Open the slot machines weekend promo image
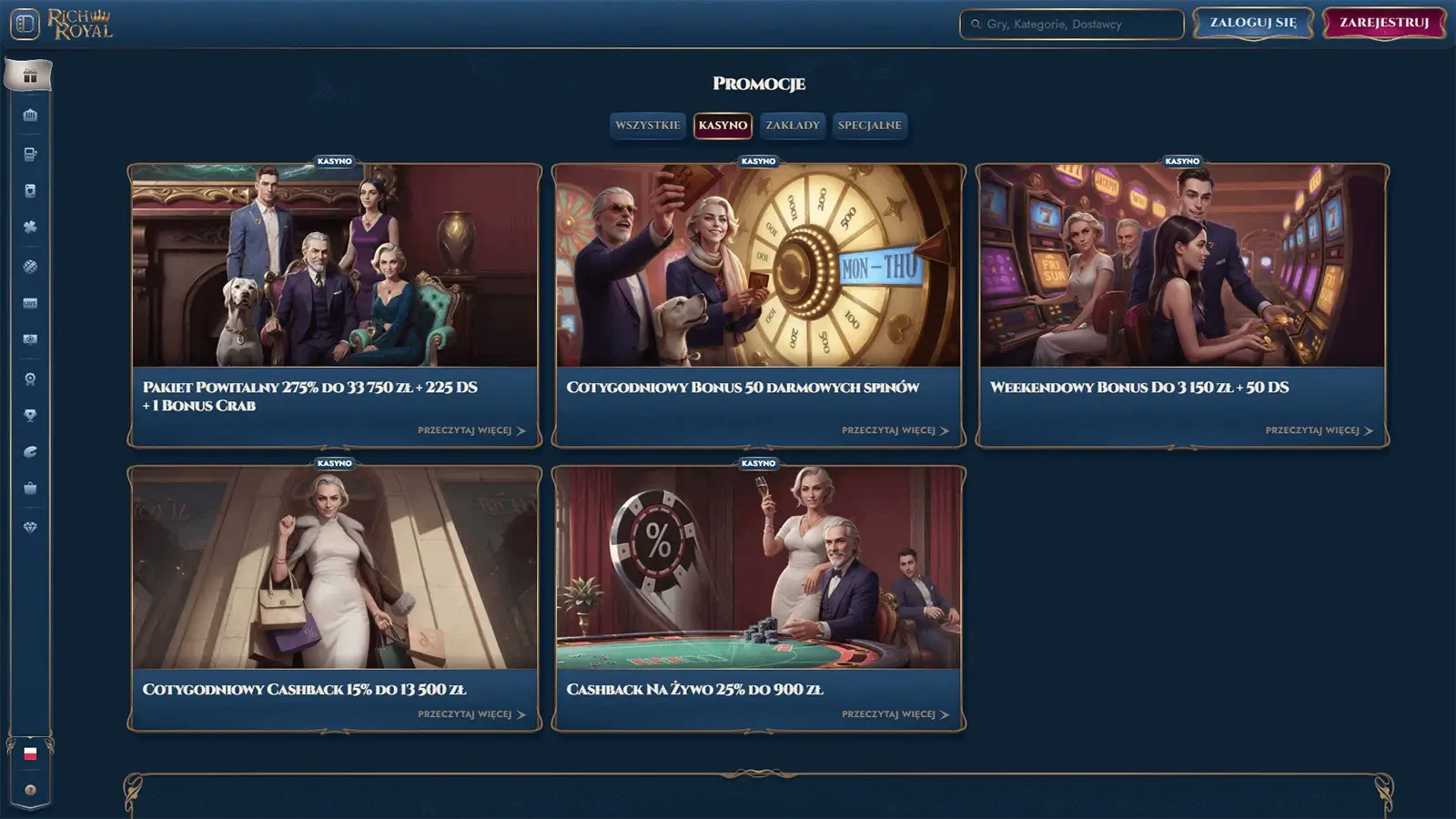Image resolution: width=1456 pixels, height=819 pixels. (1182, 266)
